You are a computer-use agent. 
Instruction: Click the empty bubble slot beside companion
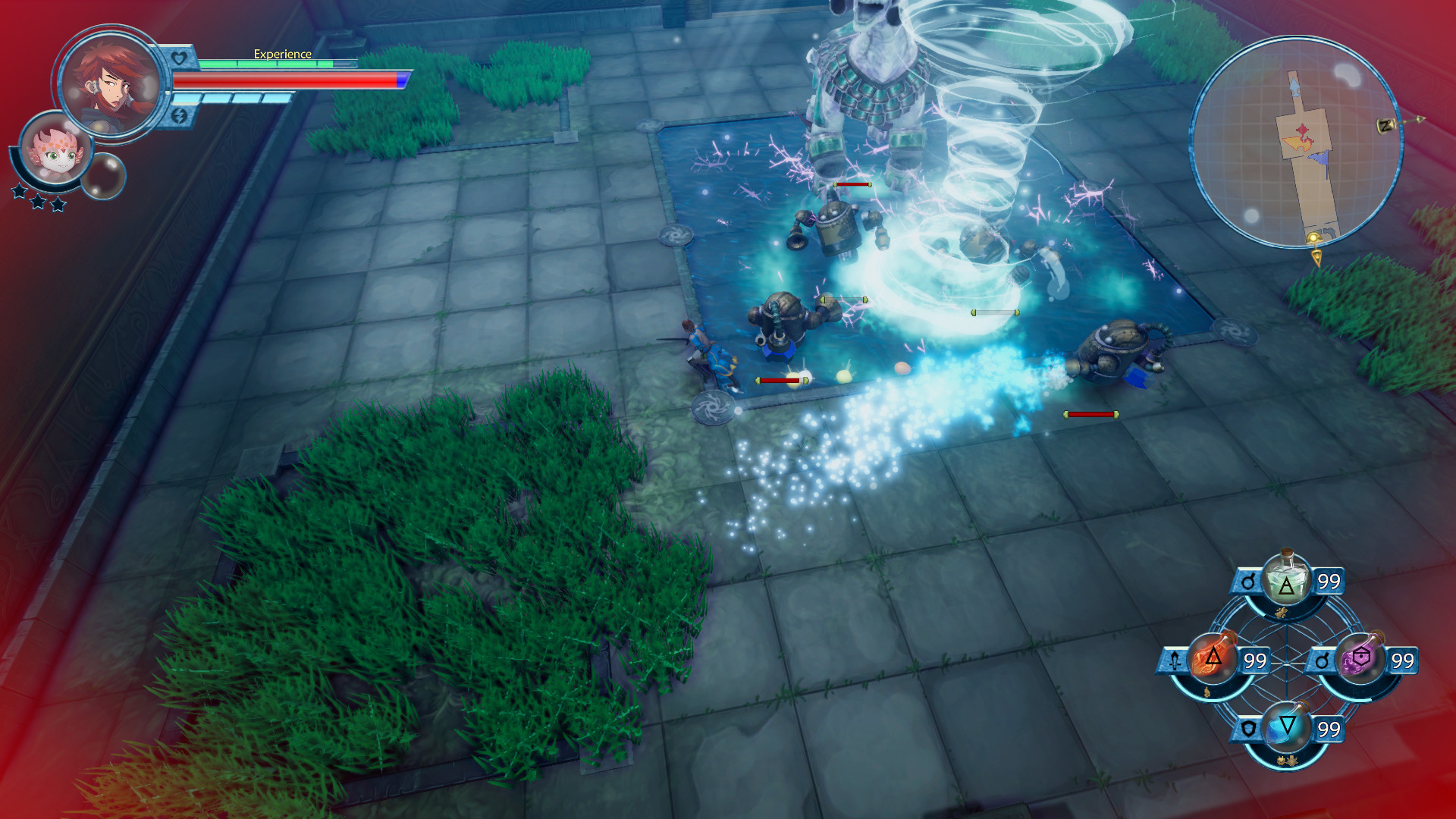(103, 177)
